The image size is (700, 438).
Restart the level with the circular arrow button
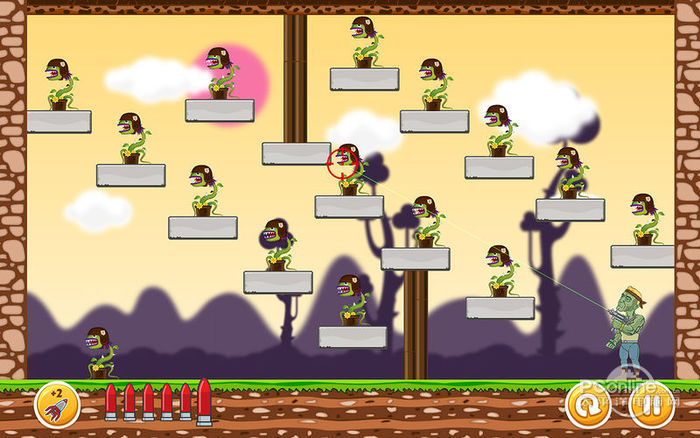pos(587,405)
